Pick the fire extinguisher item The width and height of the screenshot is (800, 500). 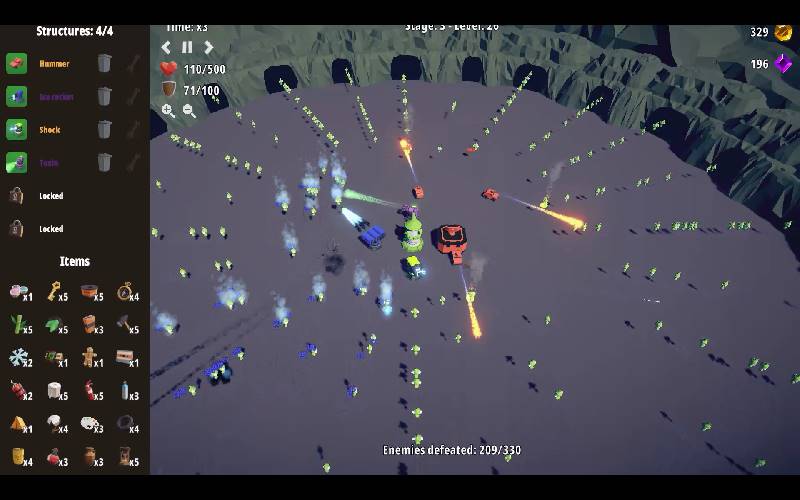(89, 390)
